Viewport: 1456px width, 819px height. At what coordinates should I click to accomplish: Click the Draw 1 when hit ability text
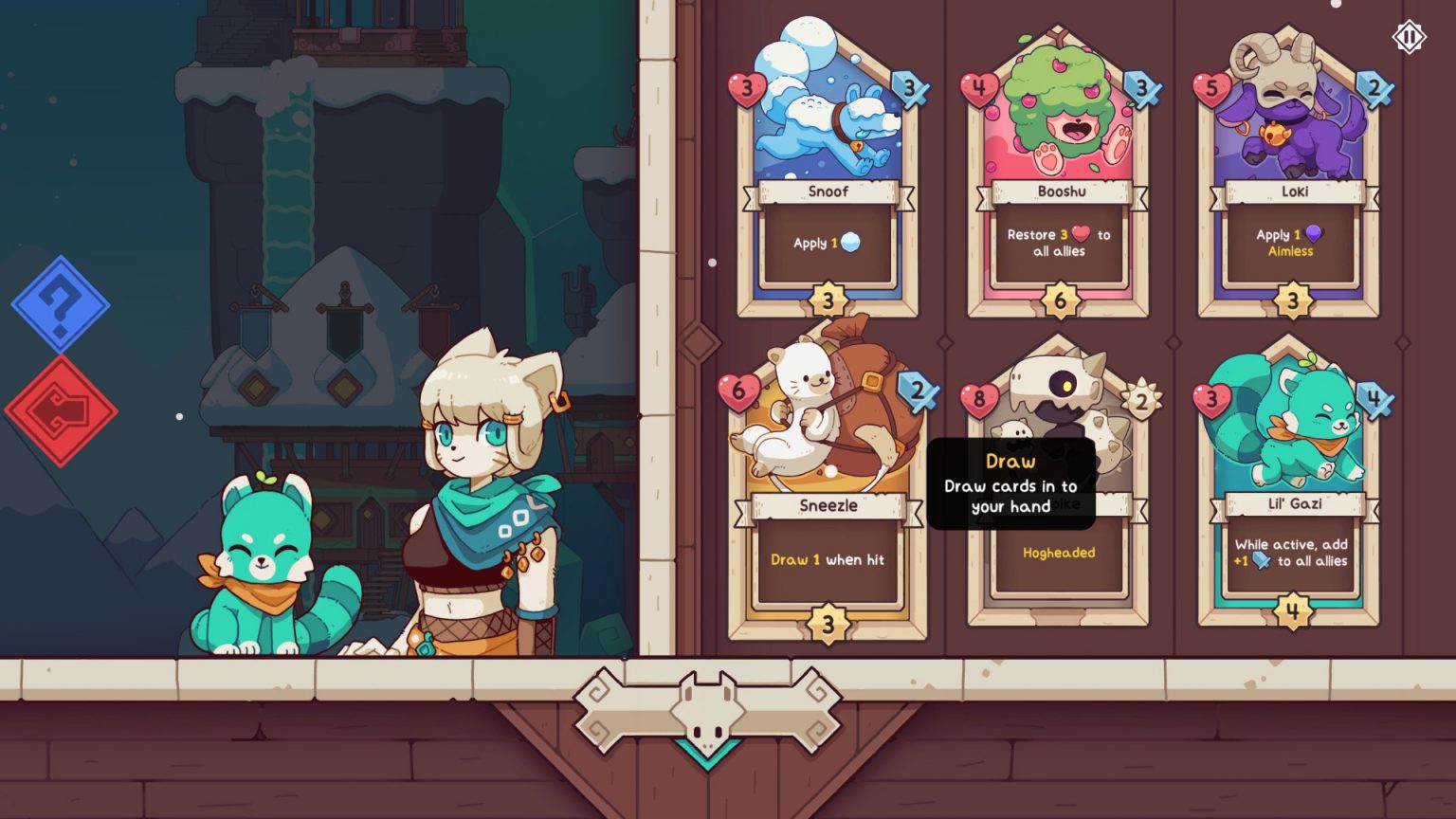tap(827, 559)
